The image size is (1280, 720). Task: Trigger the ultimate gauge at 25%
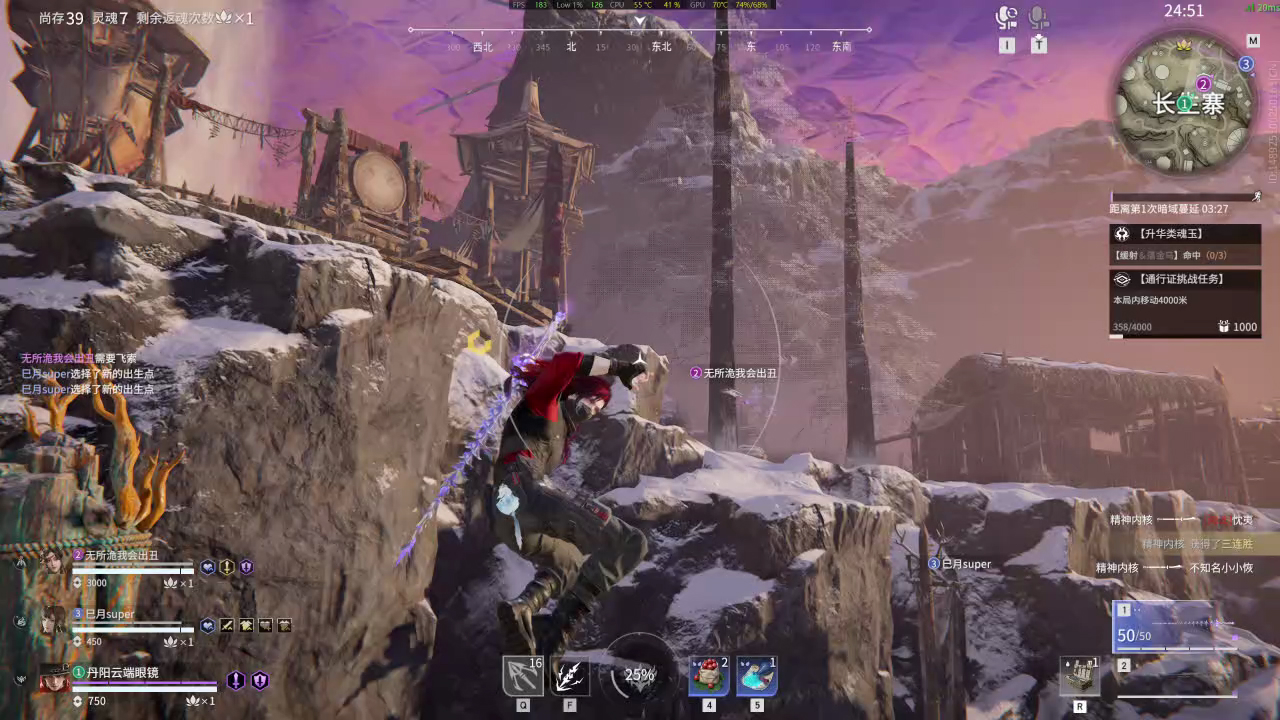click(x=638, y=675)
